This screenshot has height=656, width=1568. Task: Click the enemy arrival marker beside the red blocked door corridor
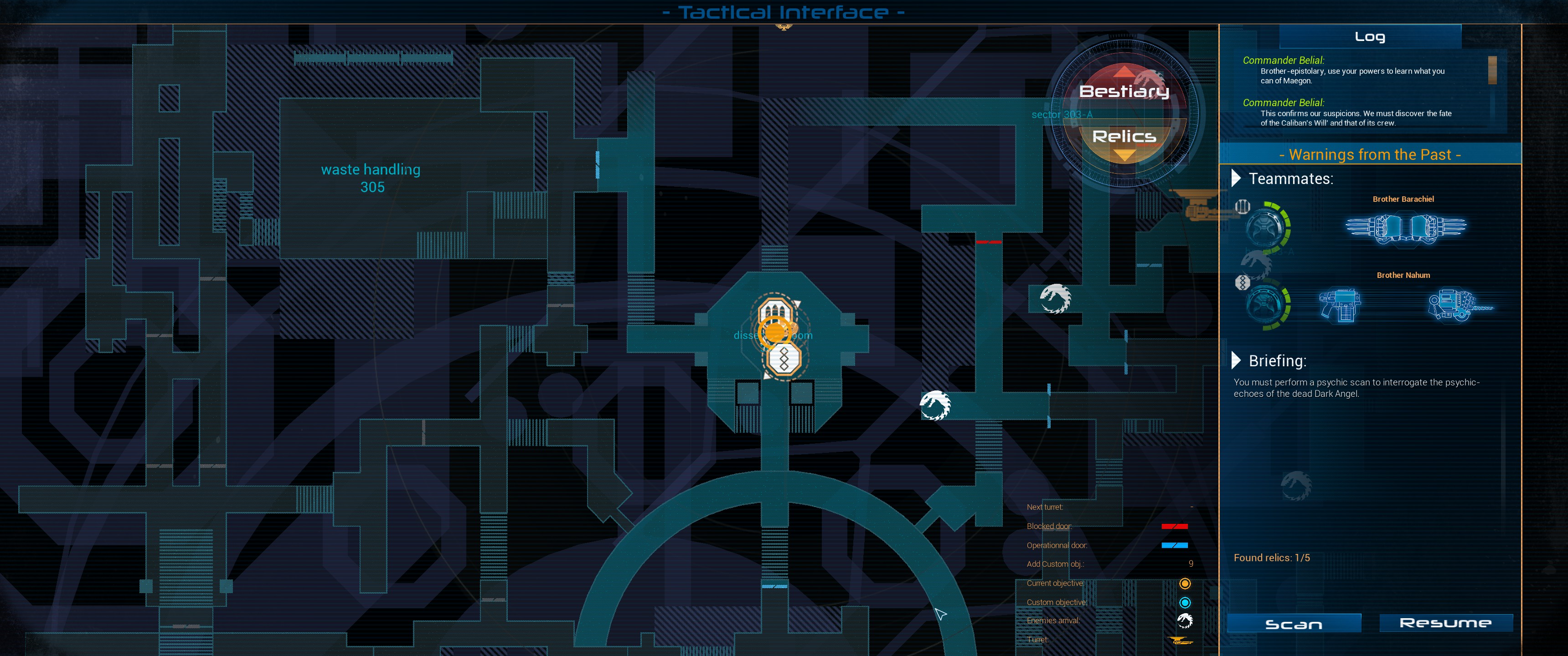pyautogui.click(x=1055, y=299)
